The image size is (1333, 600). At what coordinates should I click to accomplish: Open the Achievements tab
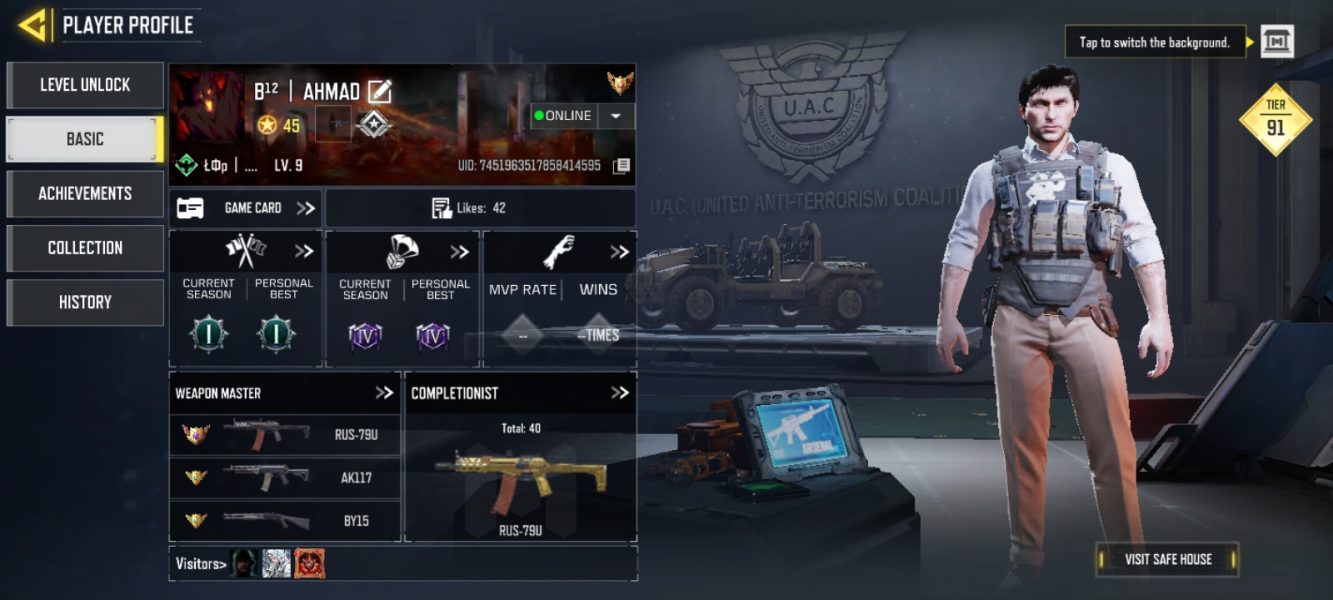[85, 193]
